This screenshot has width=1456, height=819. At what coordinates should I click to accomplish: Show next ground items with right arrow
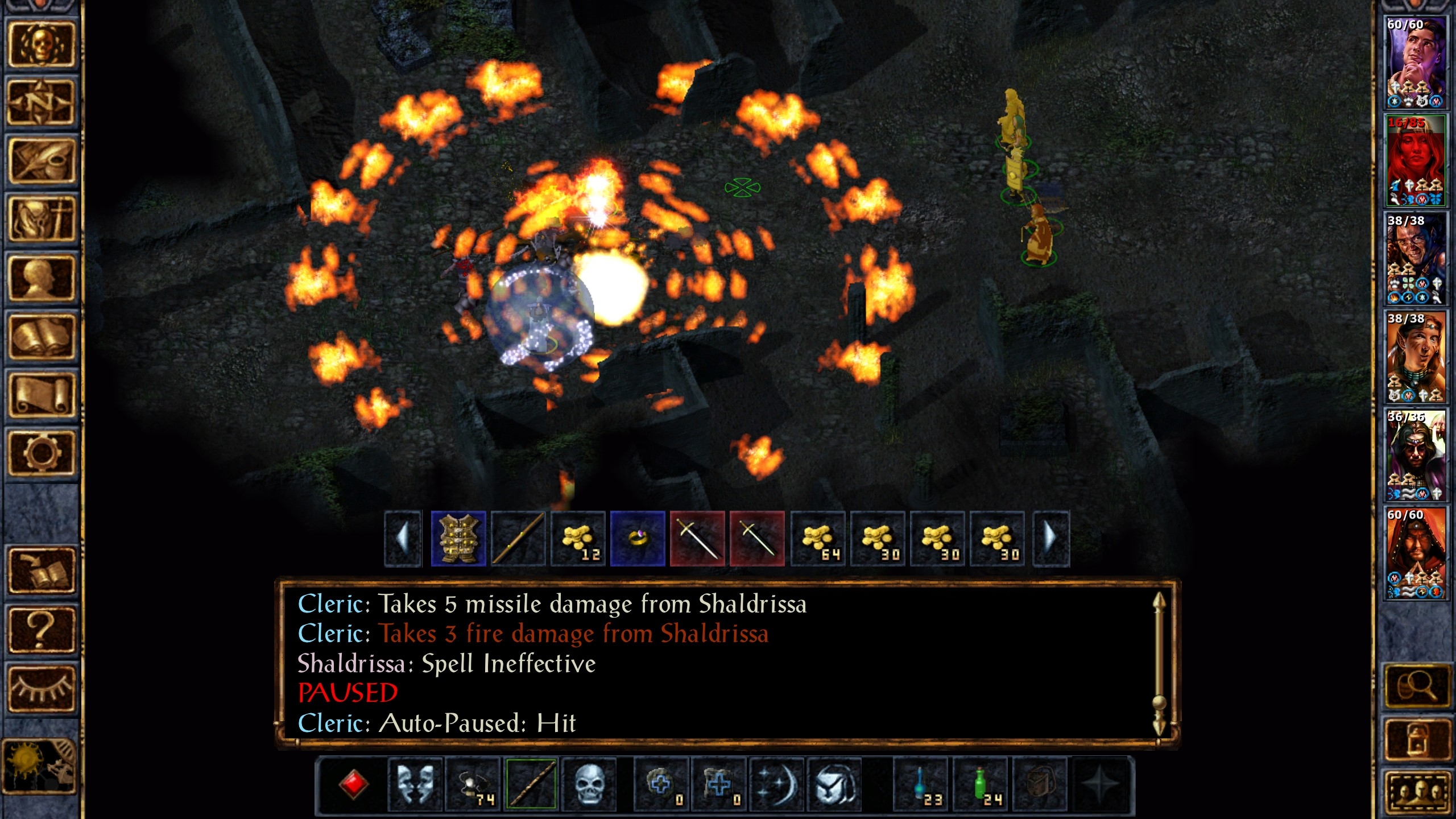(1051, 539)
